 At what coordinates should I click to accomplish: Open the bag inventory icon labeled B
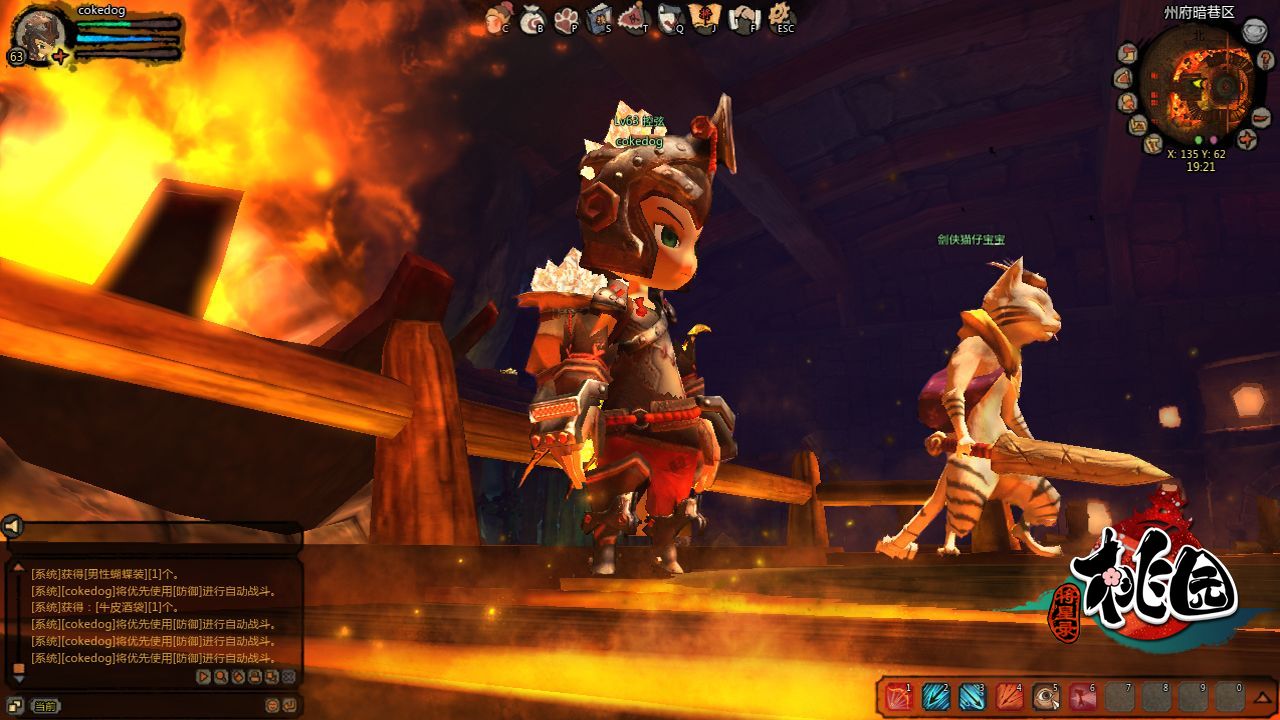coord(531,18)
